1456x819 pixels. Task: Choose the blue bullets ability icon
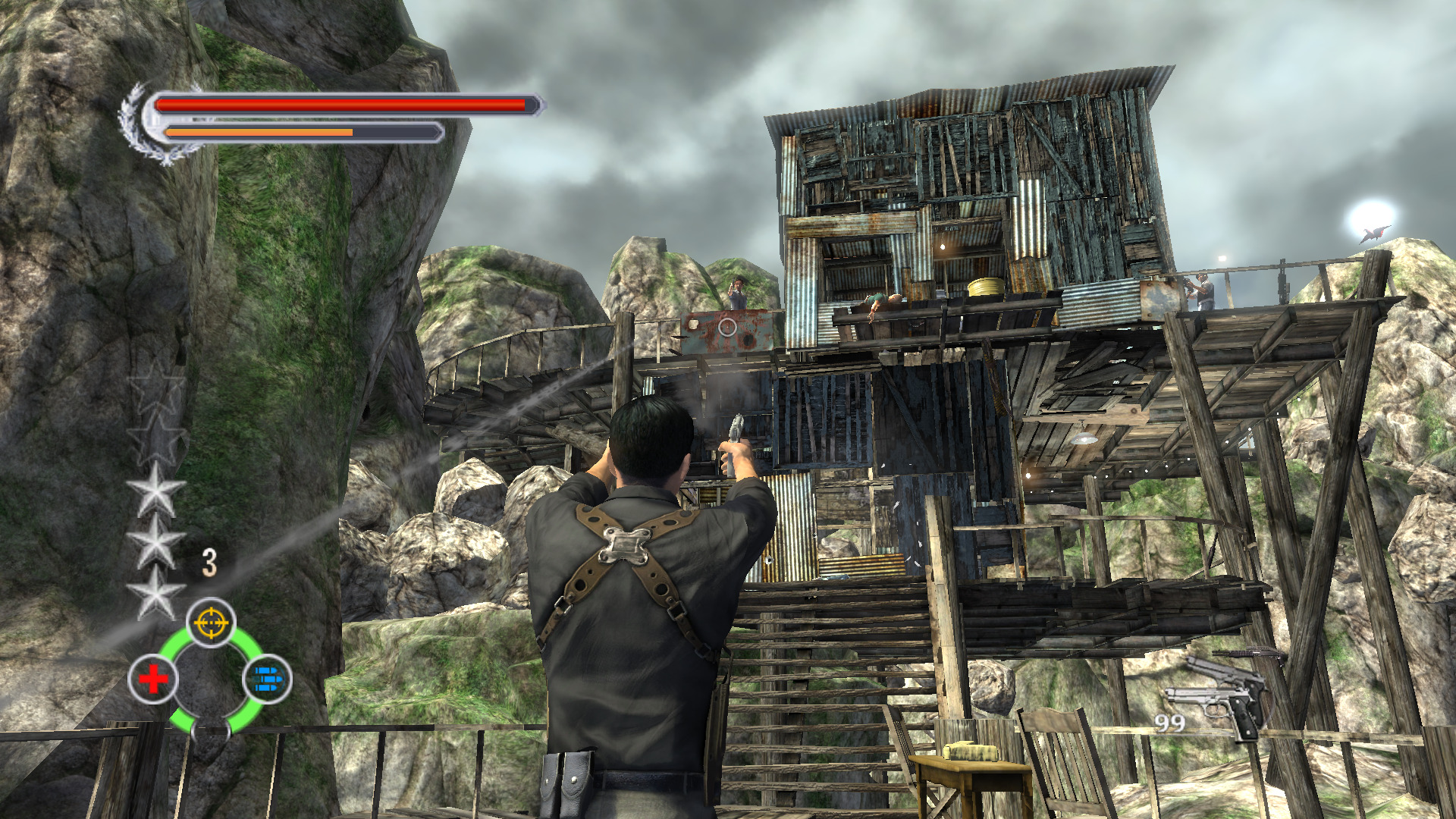(267, 679)
